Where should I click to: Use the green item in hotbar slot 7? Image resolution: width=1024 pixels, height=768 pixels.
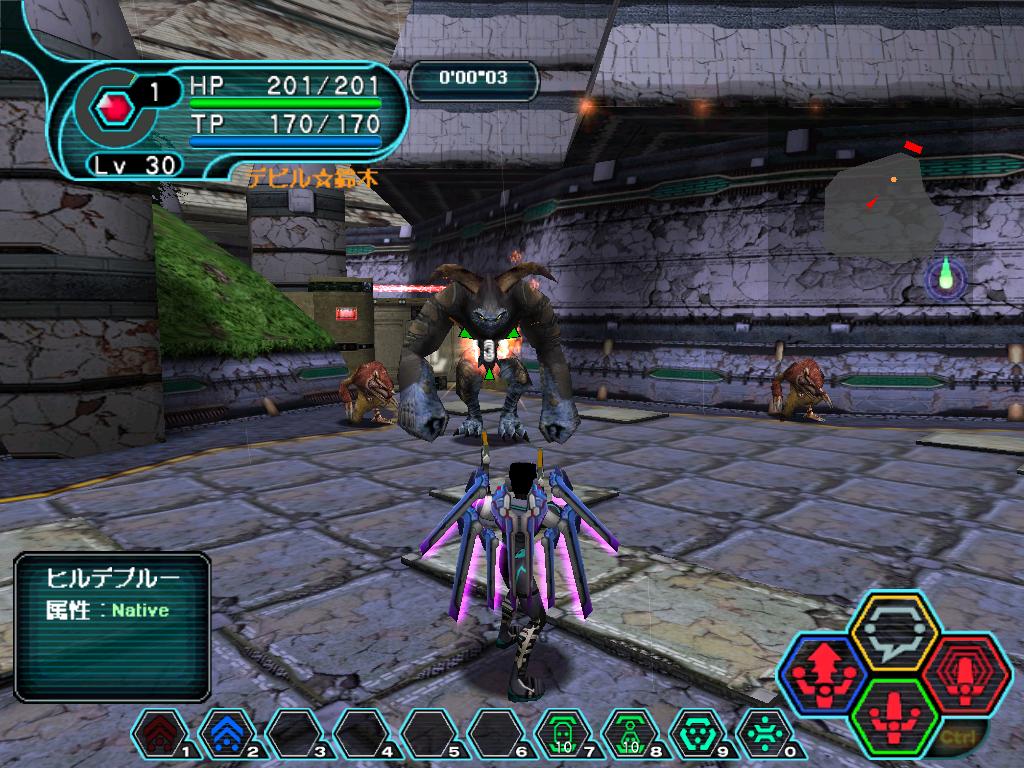[563, 736]
